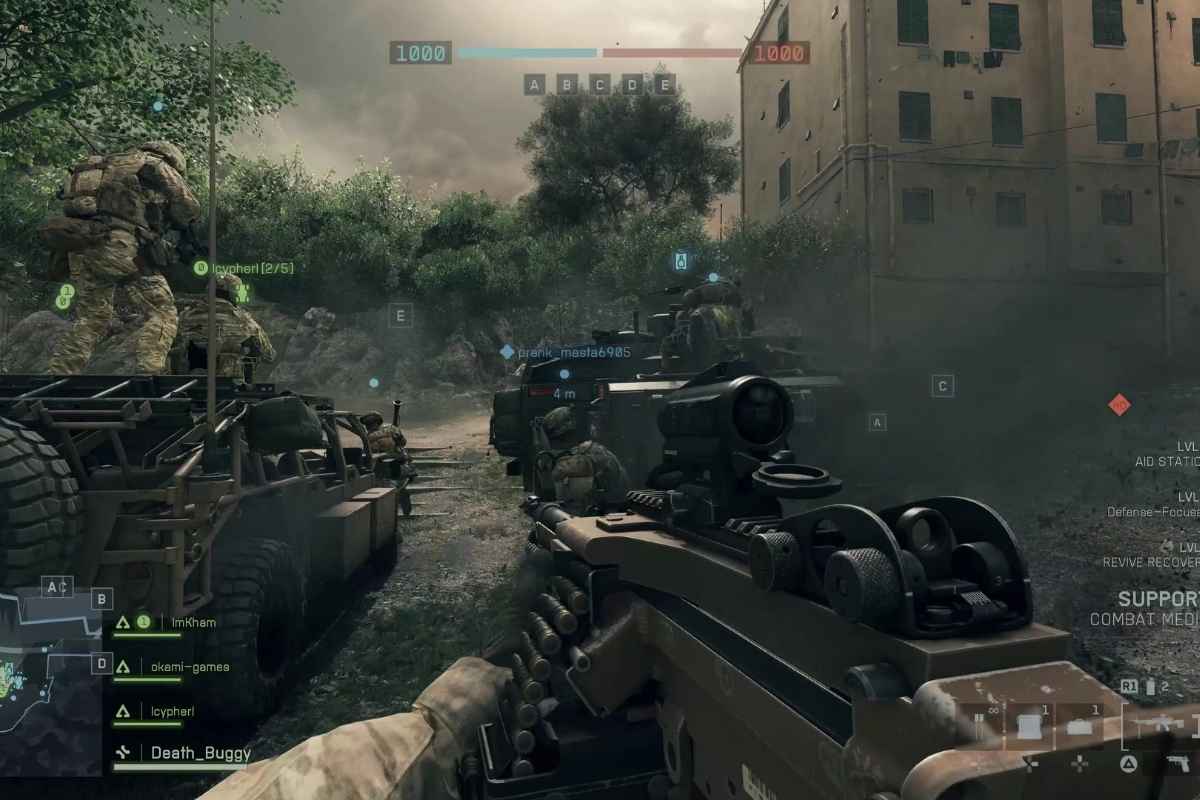Click the red diamond enemy marker
1200x800 pixels.
tap(1119, 404)
